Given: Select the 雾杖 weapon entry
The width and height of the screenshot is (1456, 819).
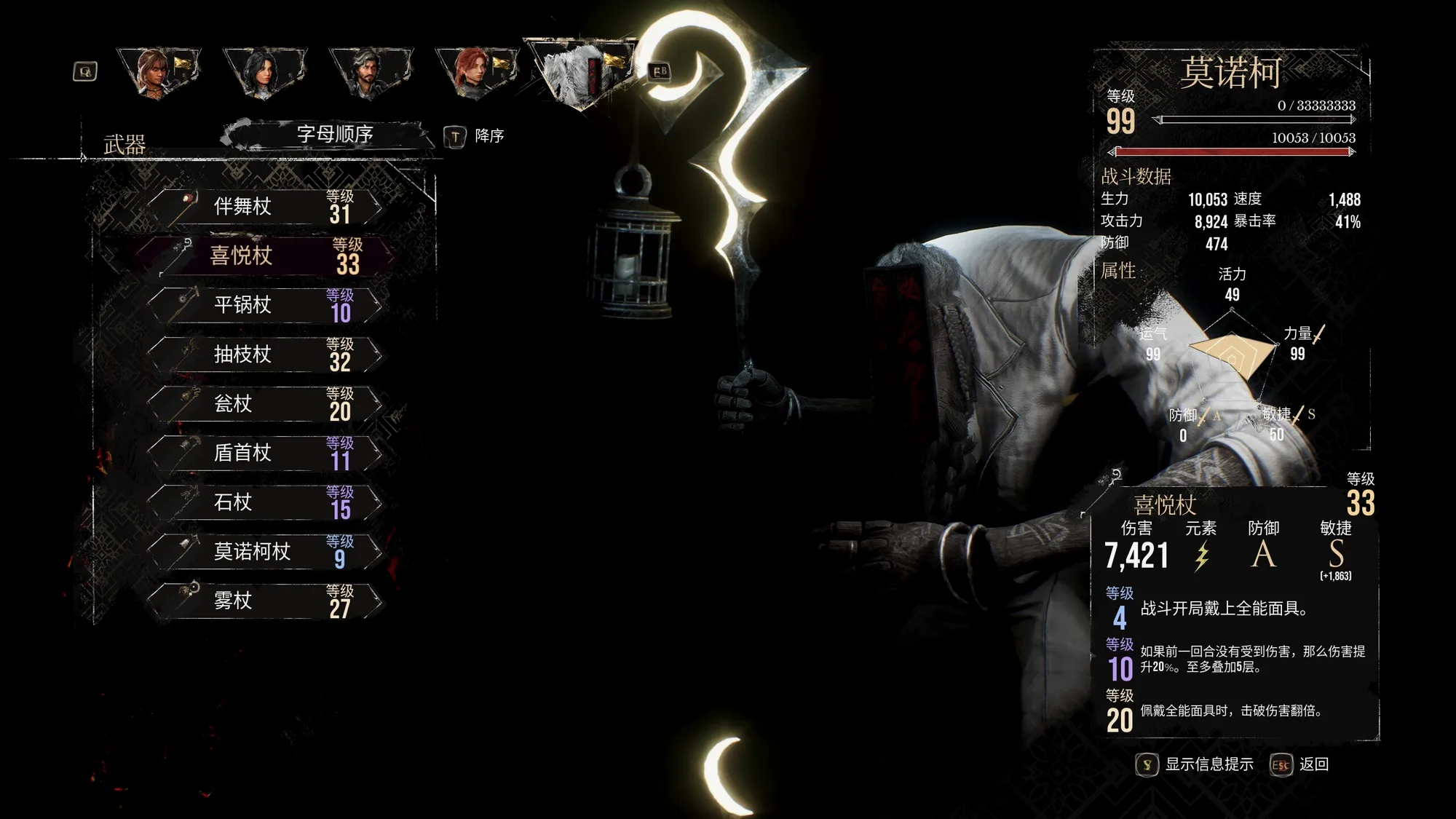Looking at the screenshot, I should (266, 601).
